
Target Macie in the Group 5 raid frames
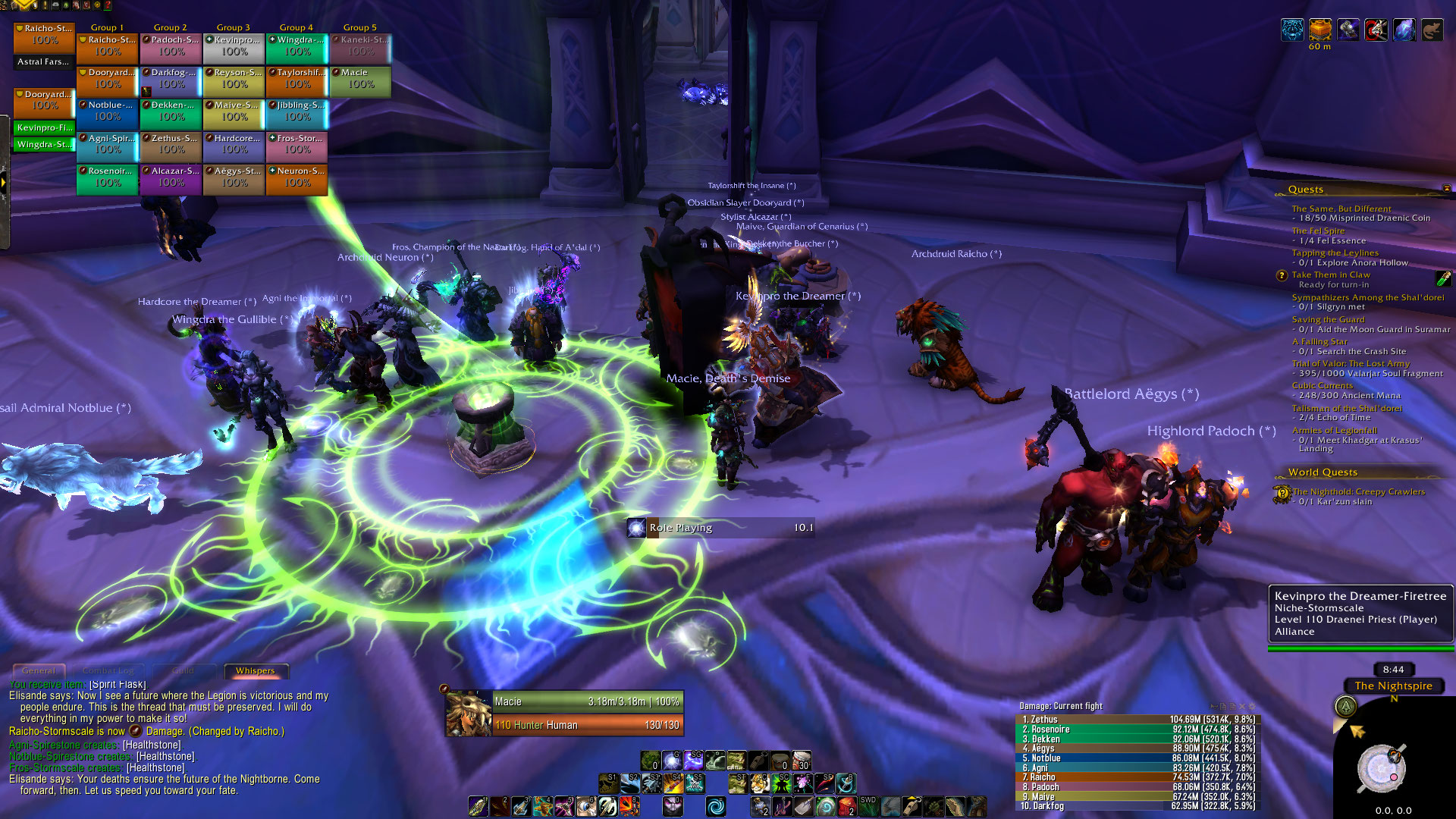tap(360, 79)
